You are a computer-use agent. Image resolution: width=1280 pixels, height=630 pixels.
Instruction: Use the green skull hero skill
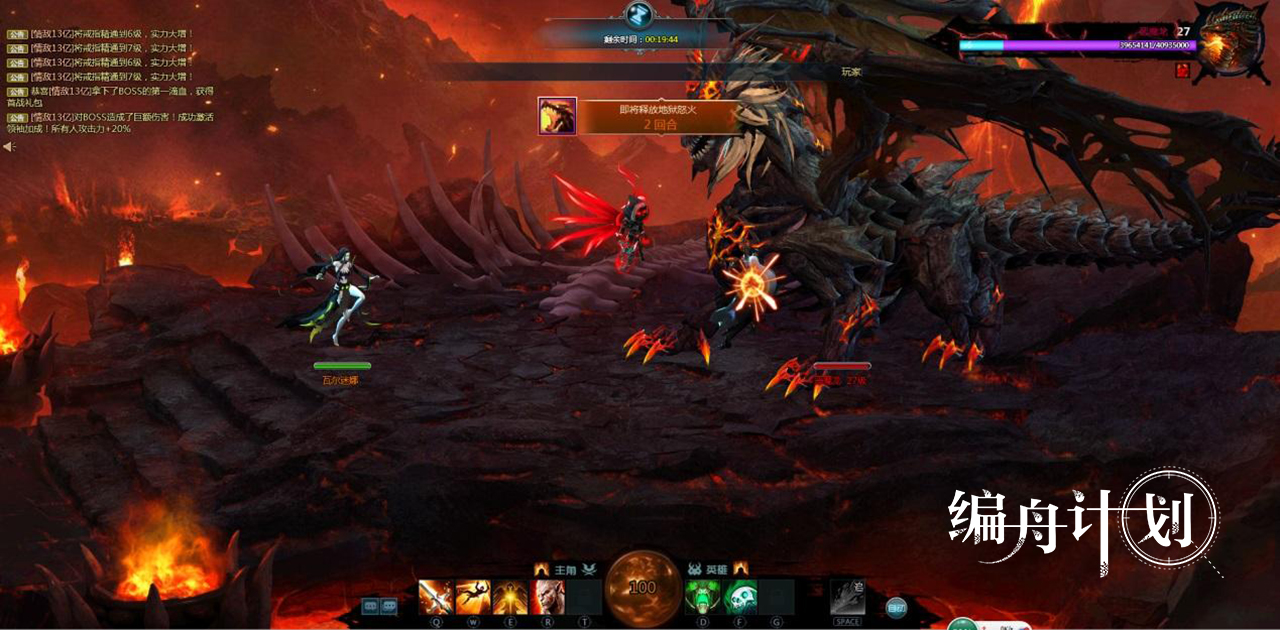(x=740, y=597)
